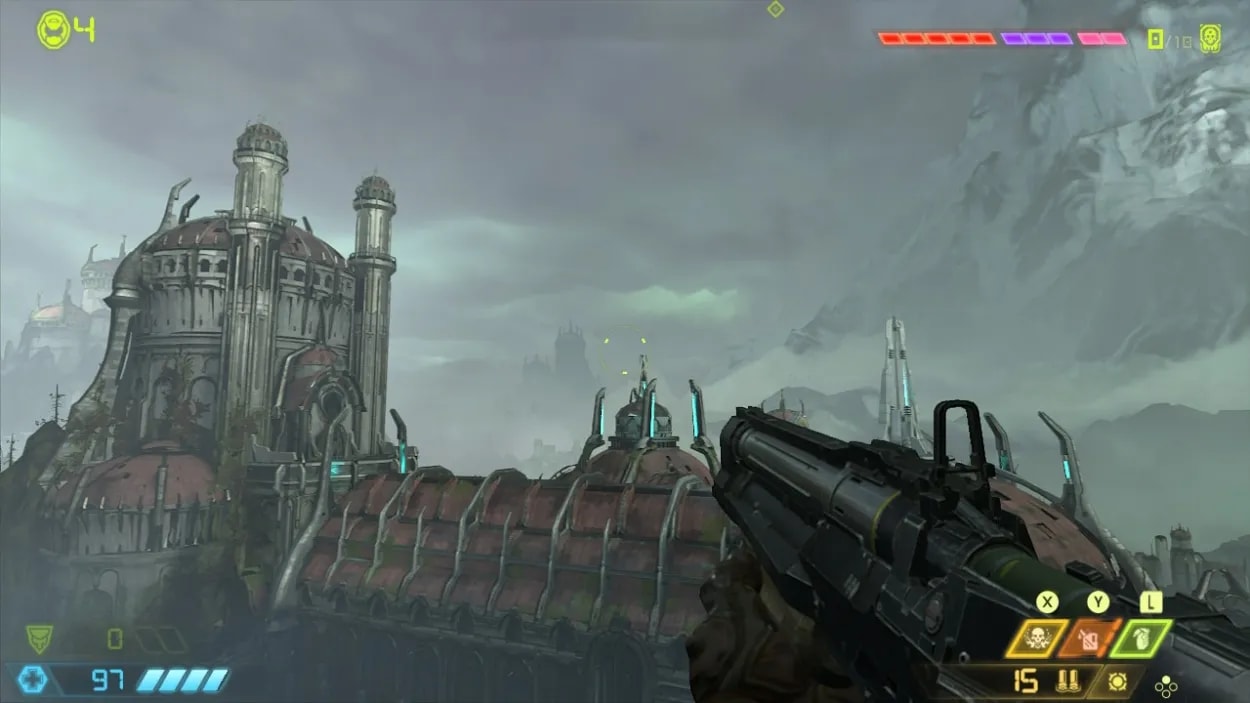Click the four-dot weapon wheel indicator
1250x703 pixels.
coord(1165,686)
